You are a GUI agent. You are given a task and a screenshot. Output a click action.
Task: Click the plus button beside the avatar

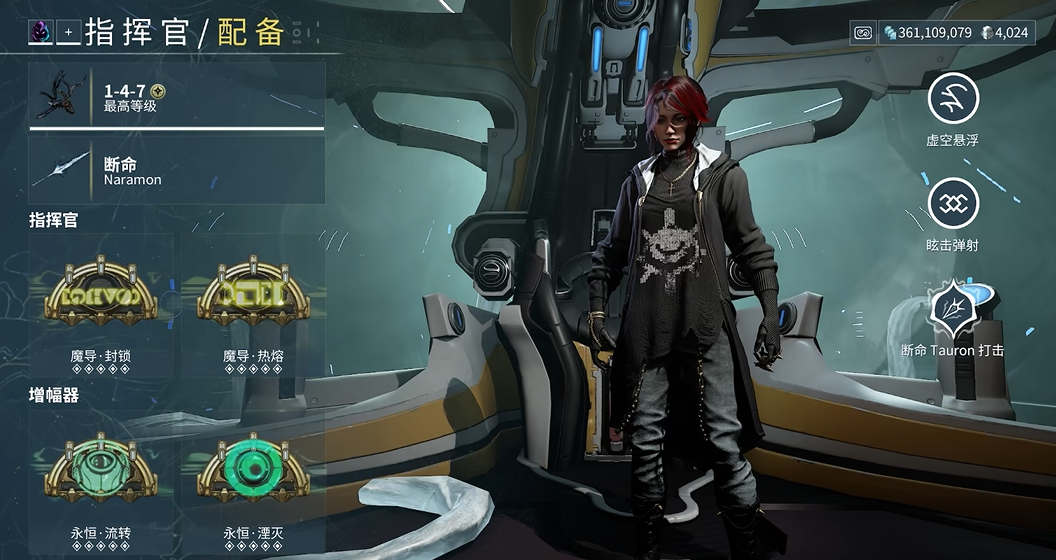[x=68, y=33]
